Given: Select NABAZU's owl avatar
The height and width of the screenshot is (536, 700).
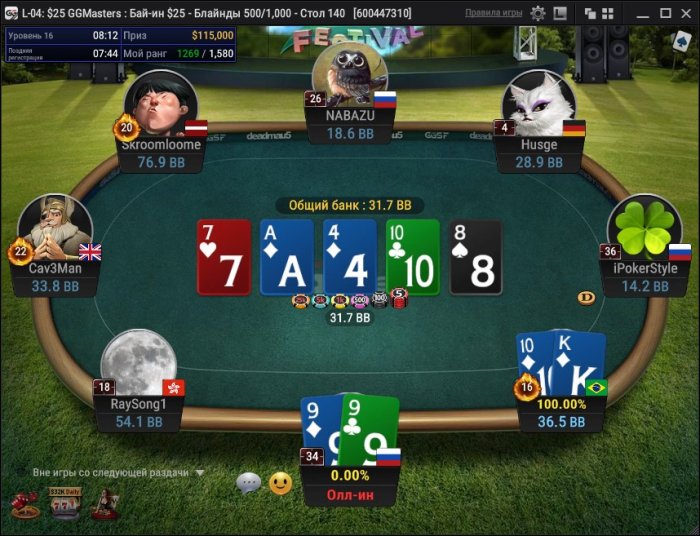Looking at the screenshot, I should click(349, 72).
